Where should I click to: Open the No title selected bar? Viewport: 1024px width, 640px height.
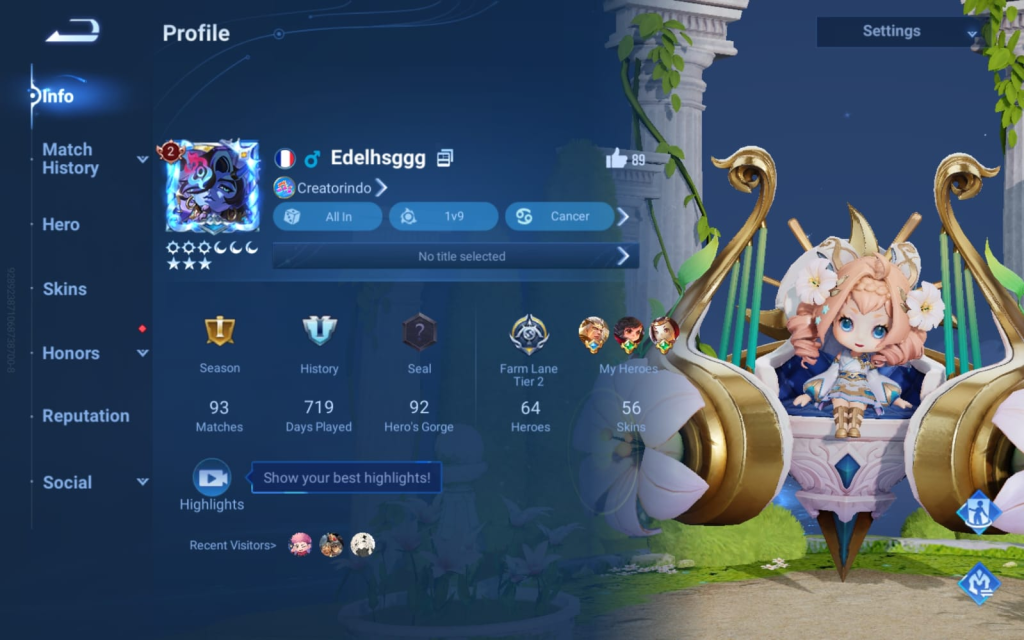click(456, 256)
